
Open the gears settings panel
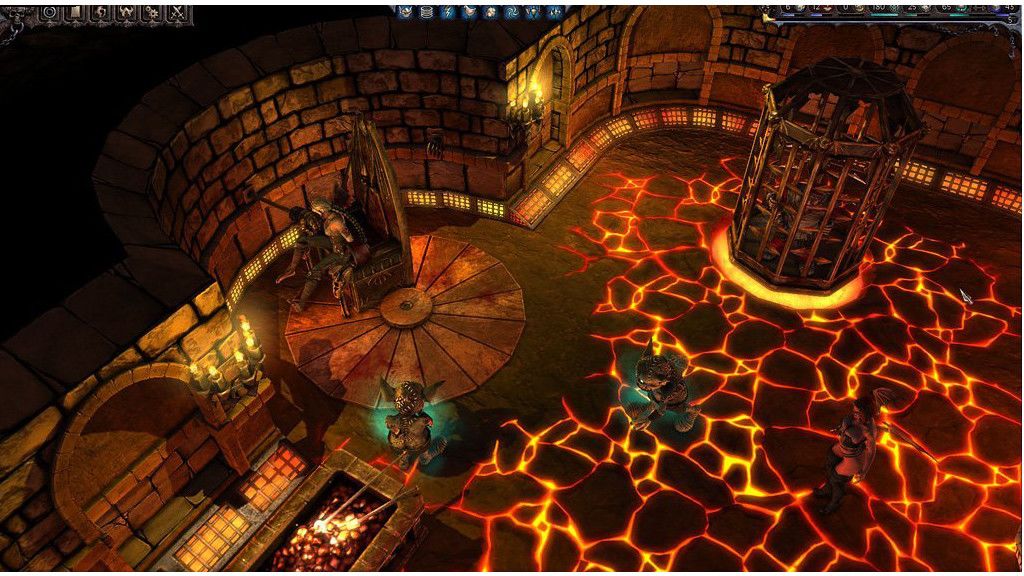pyautogui.click(x=152, y=12)
